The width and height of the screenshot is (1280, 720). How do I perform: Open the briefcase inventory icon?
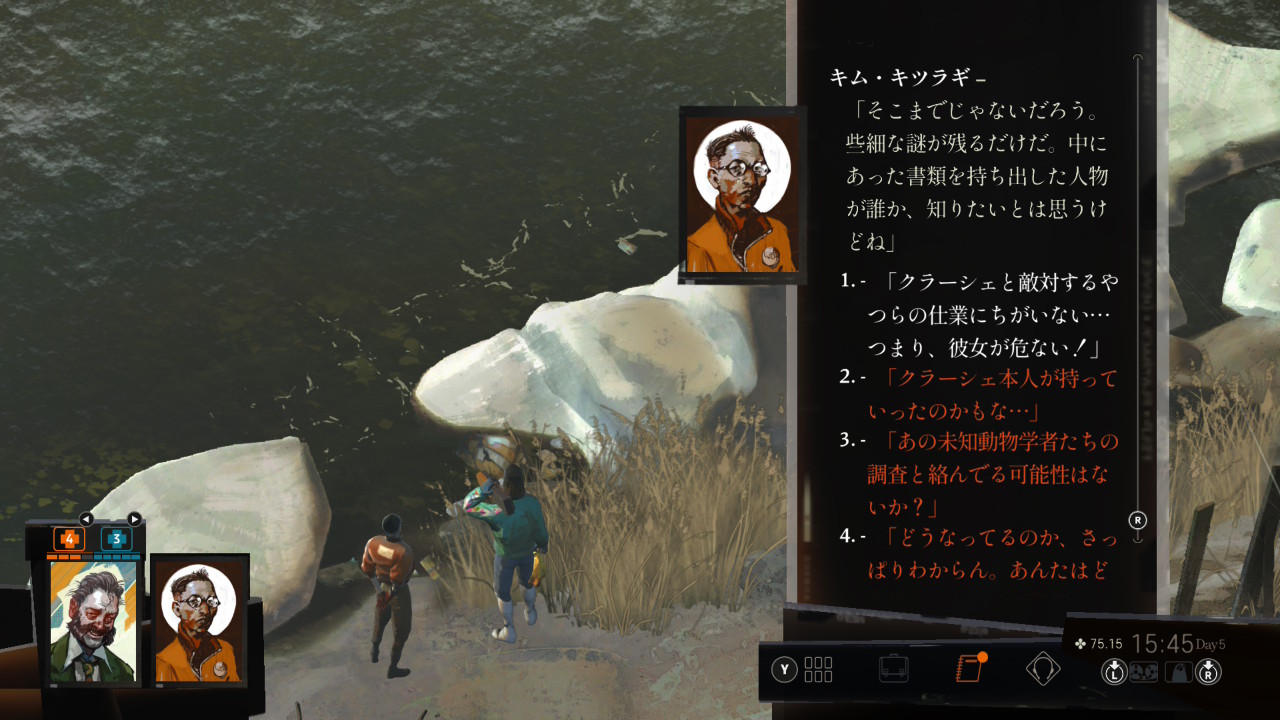[893, 668]
